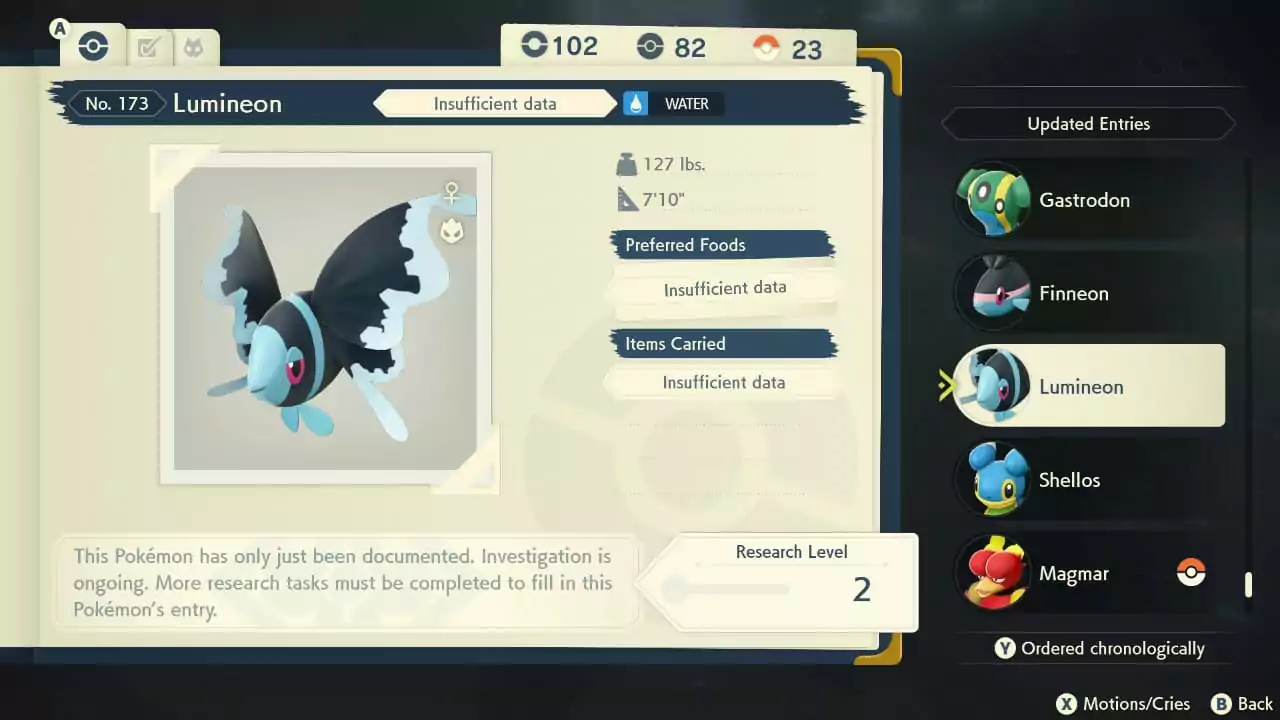Screen dimensions: 1280x720
Task: Click the WATER type water-drop icon
Action: [636, 103]
